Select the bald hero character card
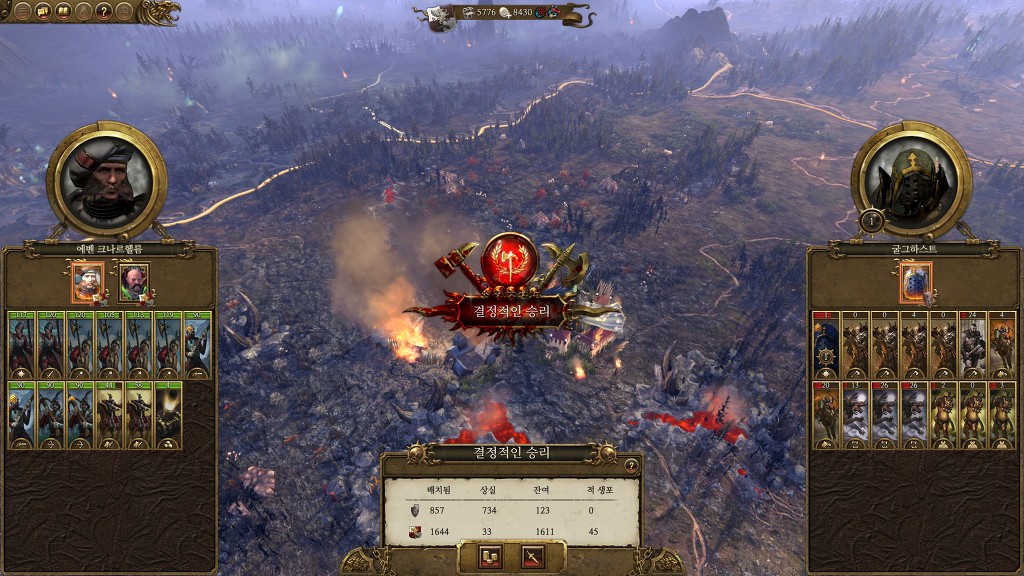The height and width of the screenshot is (576, 1024). click(x=133, y=282)
